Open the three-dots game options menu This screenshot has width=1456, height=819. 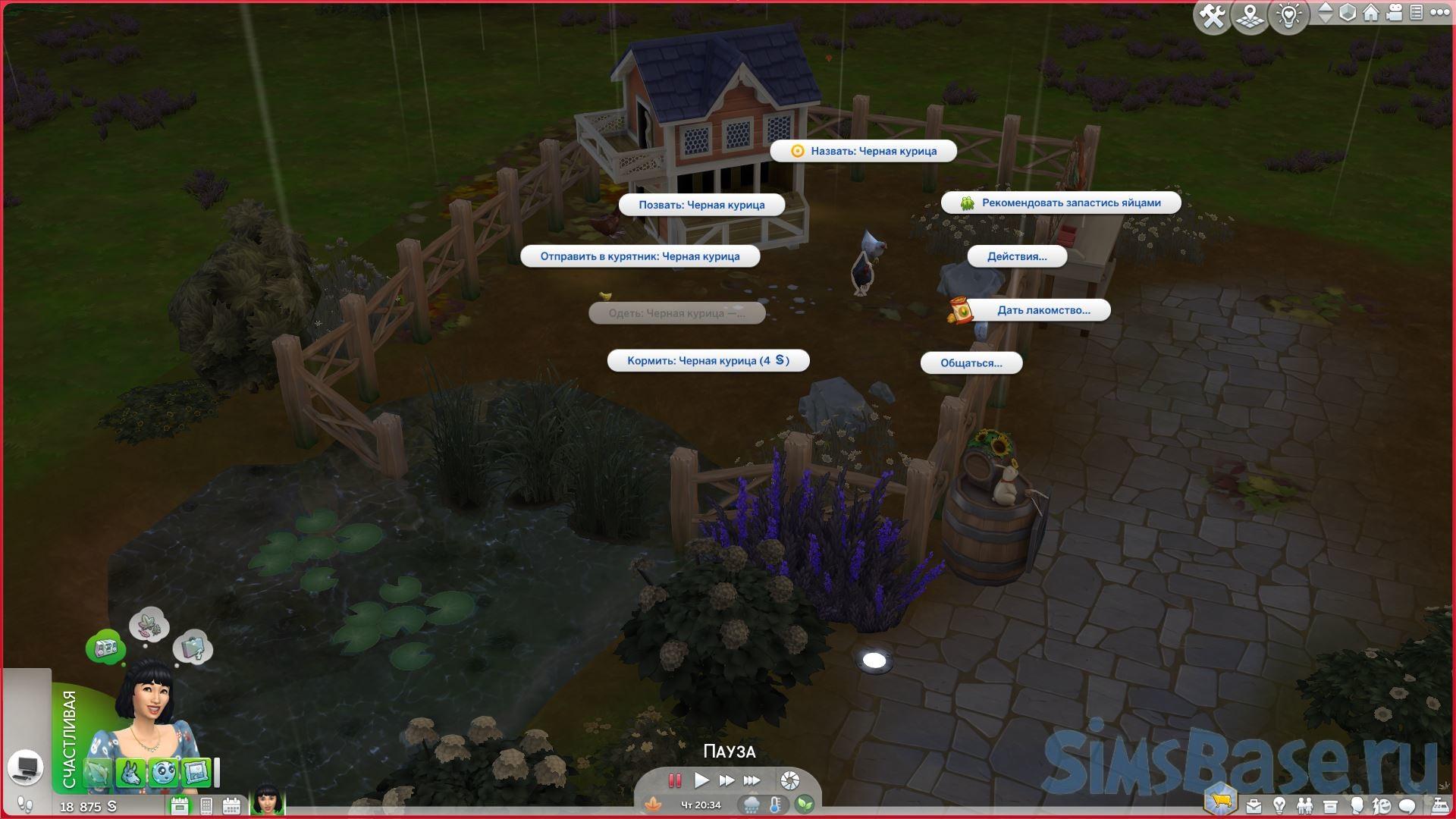[1439, 13]
